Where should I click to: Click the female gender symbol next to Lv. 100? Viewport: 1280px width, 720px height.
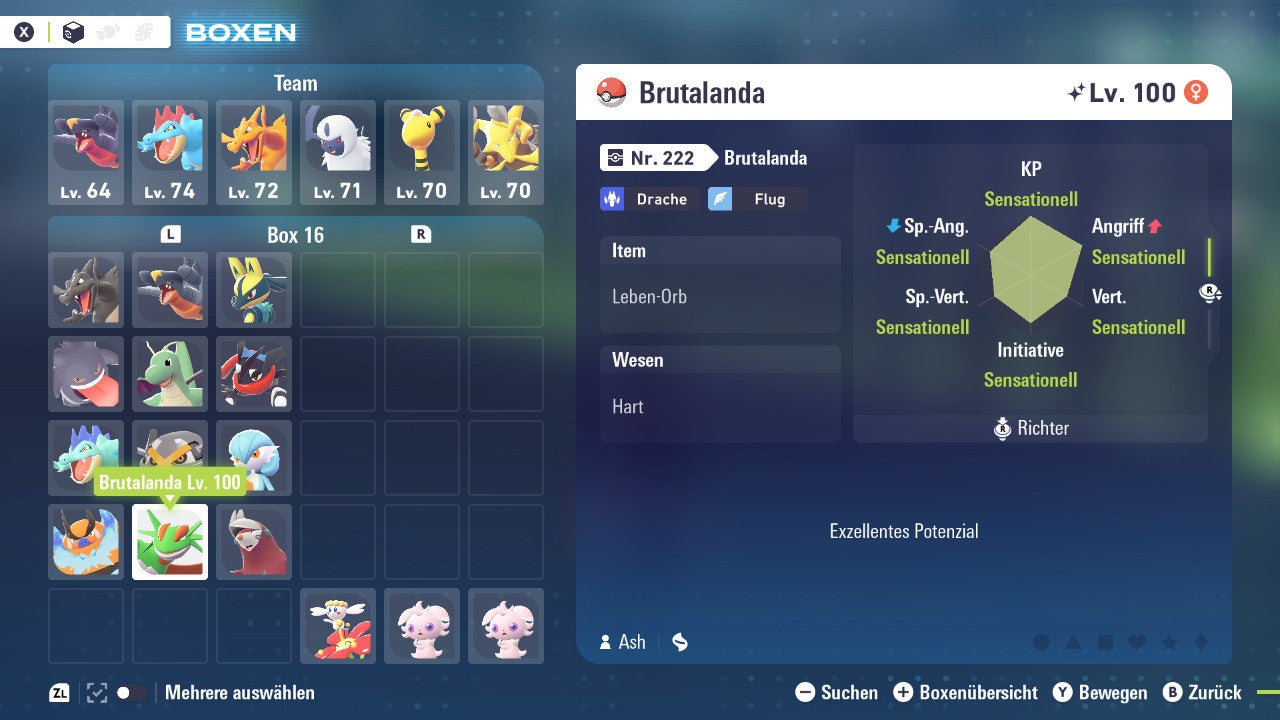(x=1196, y=92)
